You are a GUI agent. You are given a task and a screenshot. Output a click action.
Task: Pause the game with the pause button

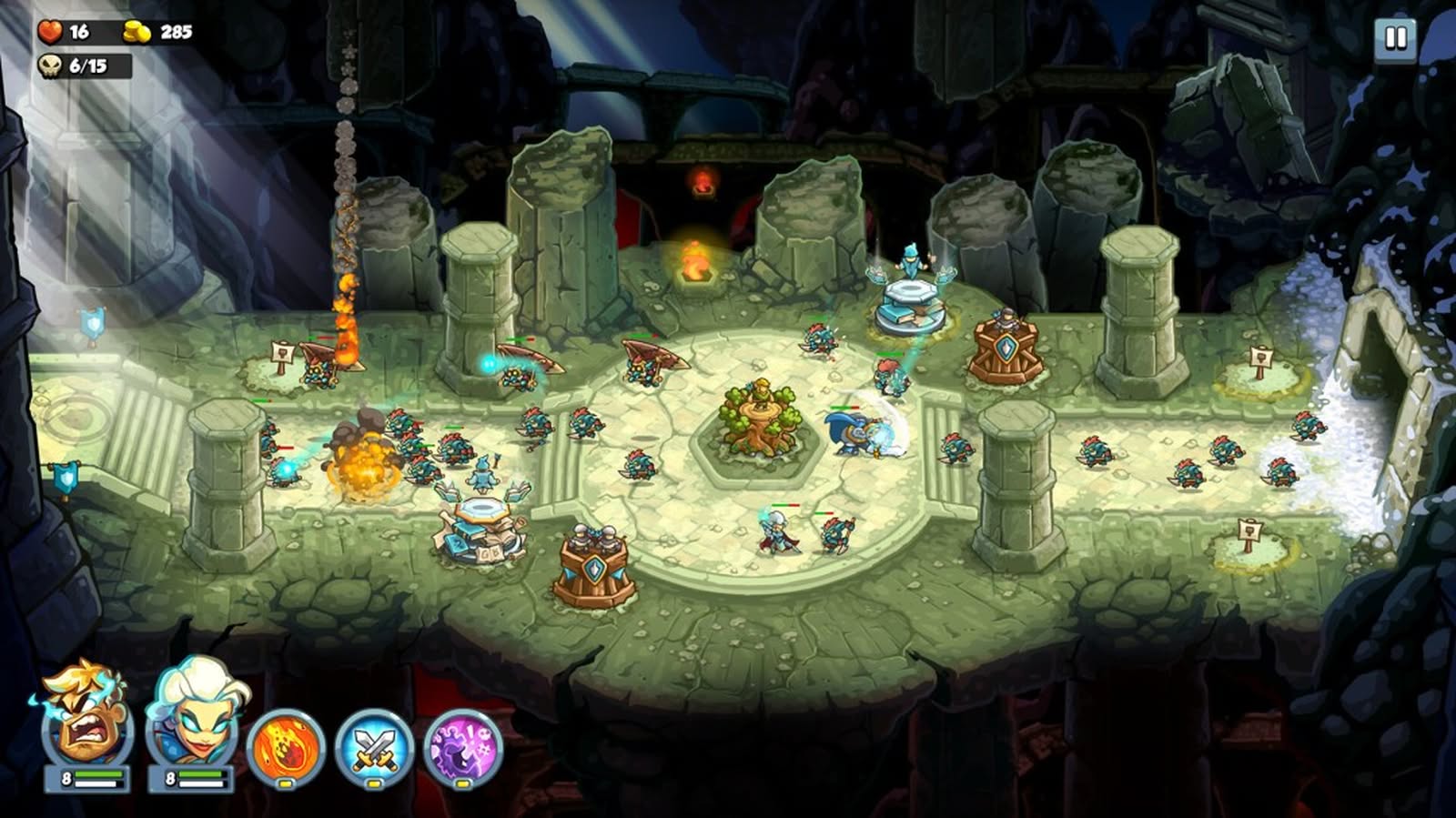[x=1394, y=39]
